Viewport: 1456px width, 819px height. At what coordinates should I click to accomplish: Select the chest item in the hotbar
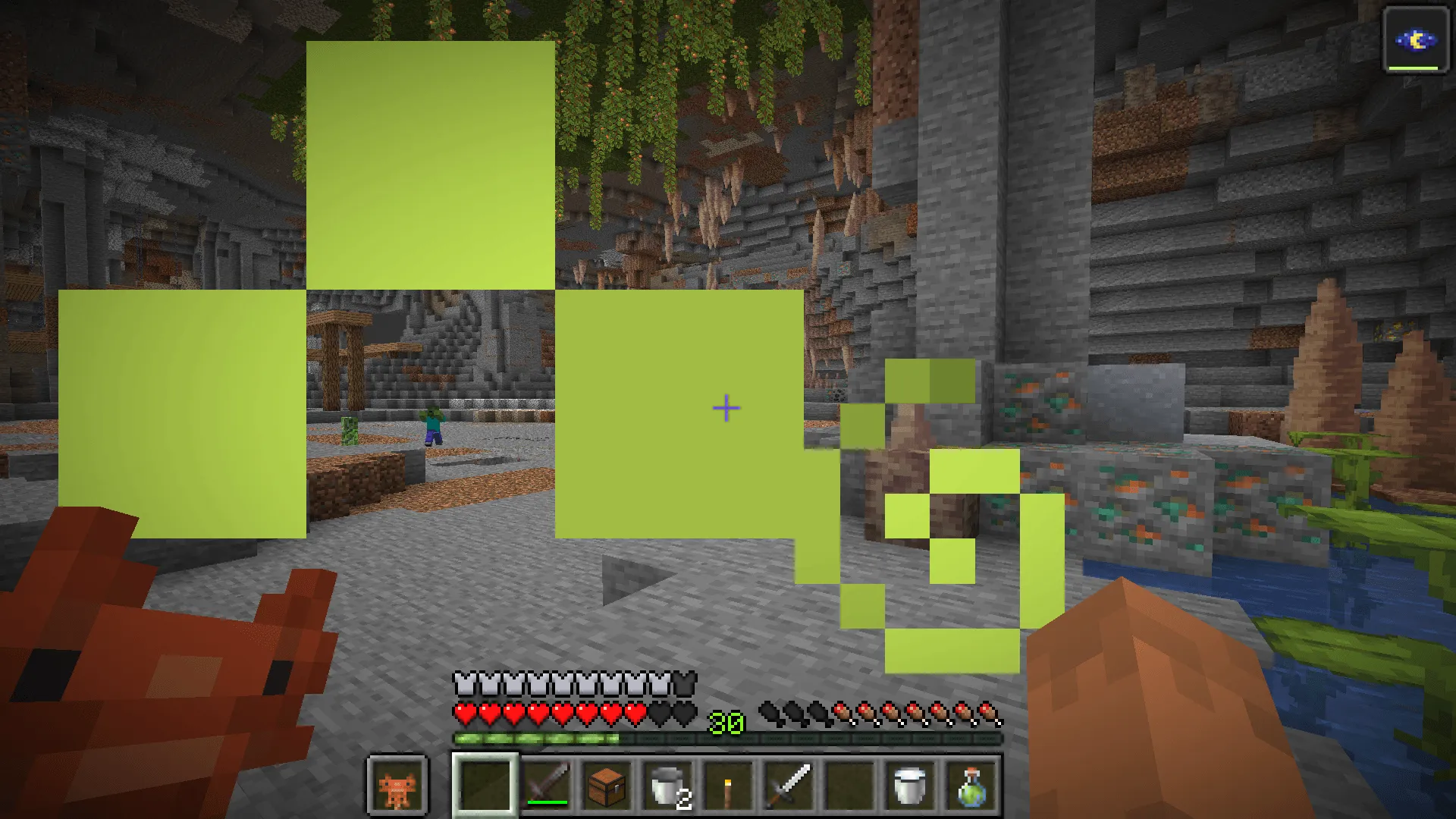tap(607, 786)
